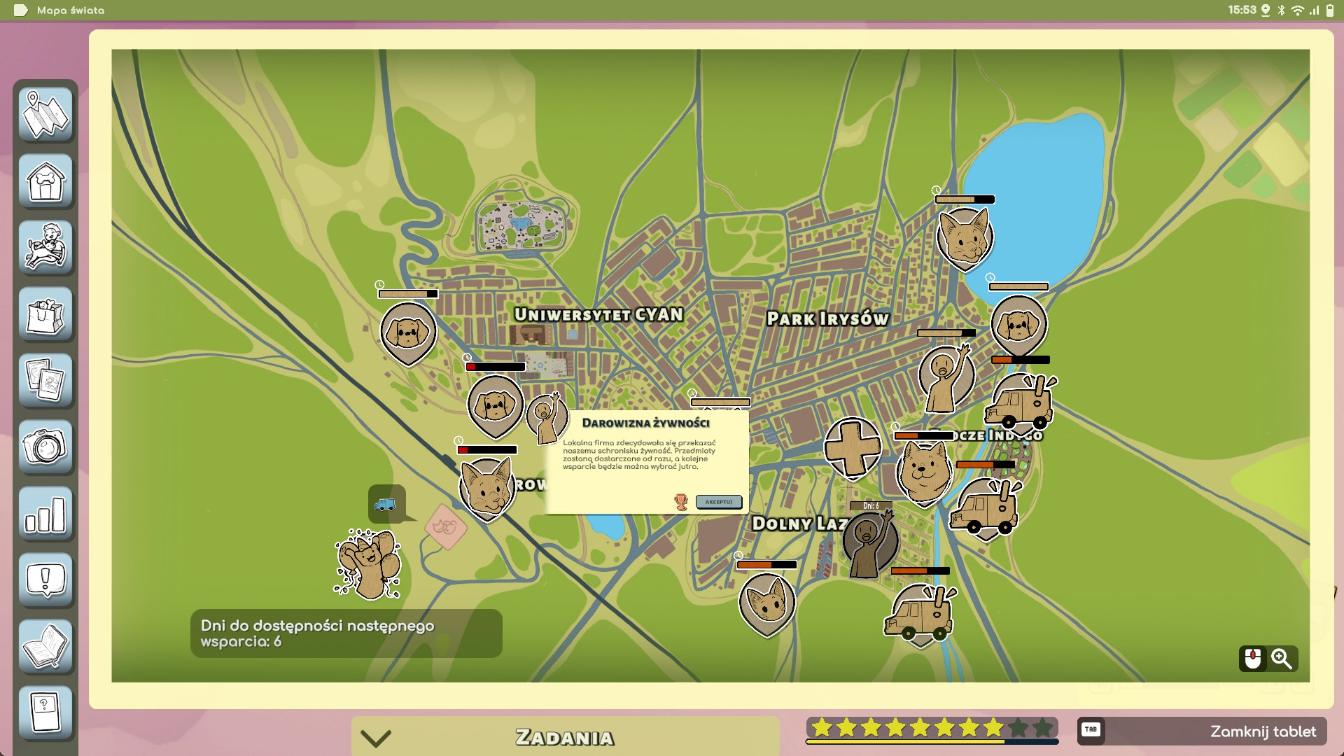Select the van speech bubble marker
Screen dimensions: 1344x756
(386, 504)
